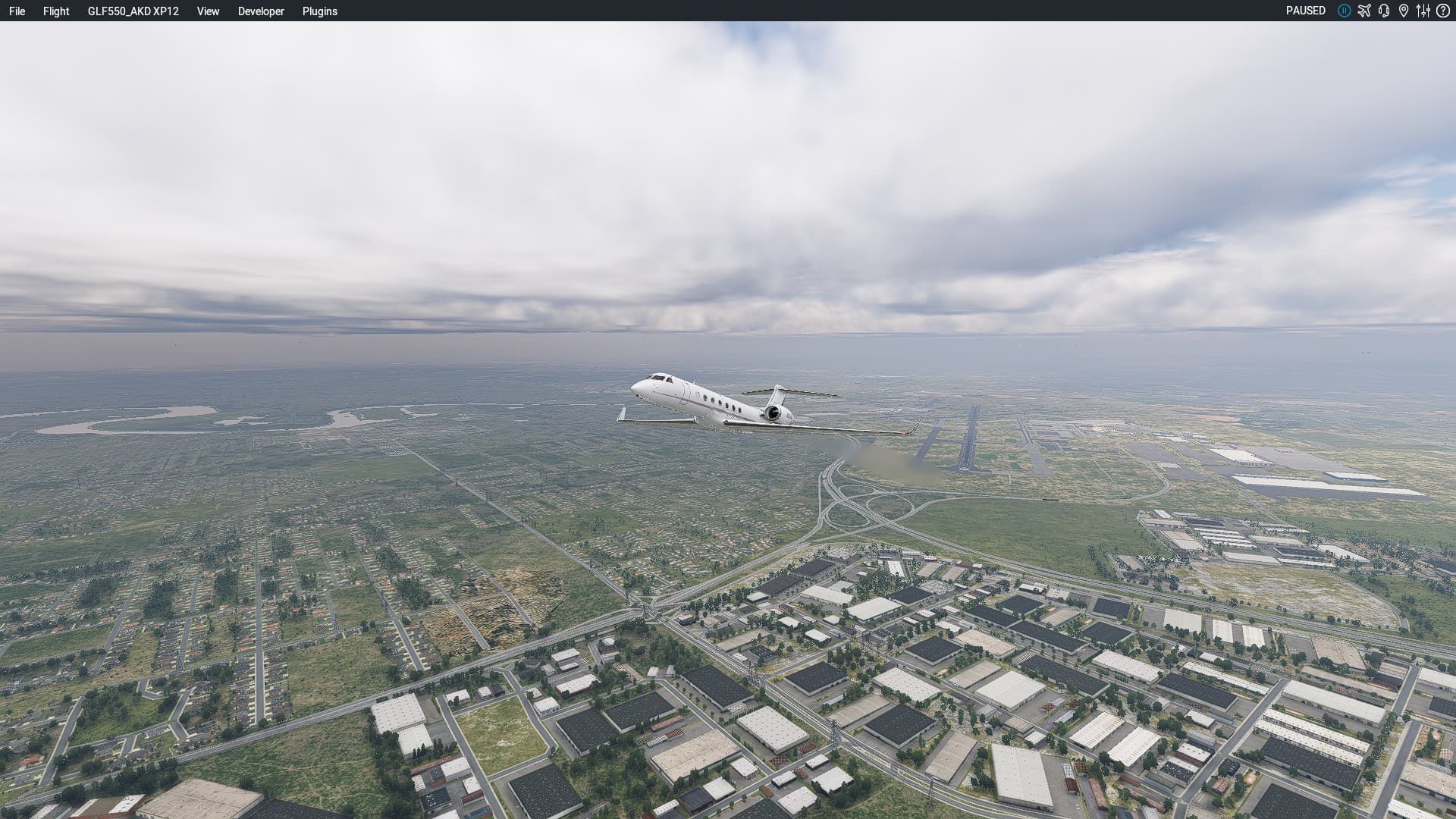The width and height of the screenshot is (1456, 819).
Task: Open ATC with the headset icon
Action: coord(1384,11)
